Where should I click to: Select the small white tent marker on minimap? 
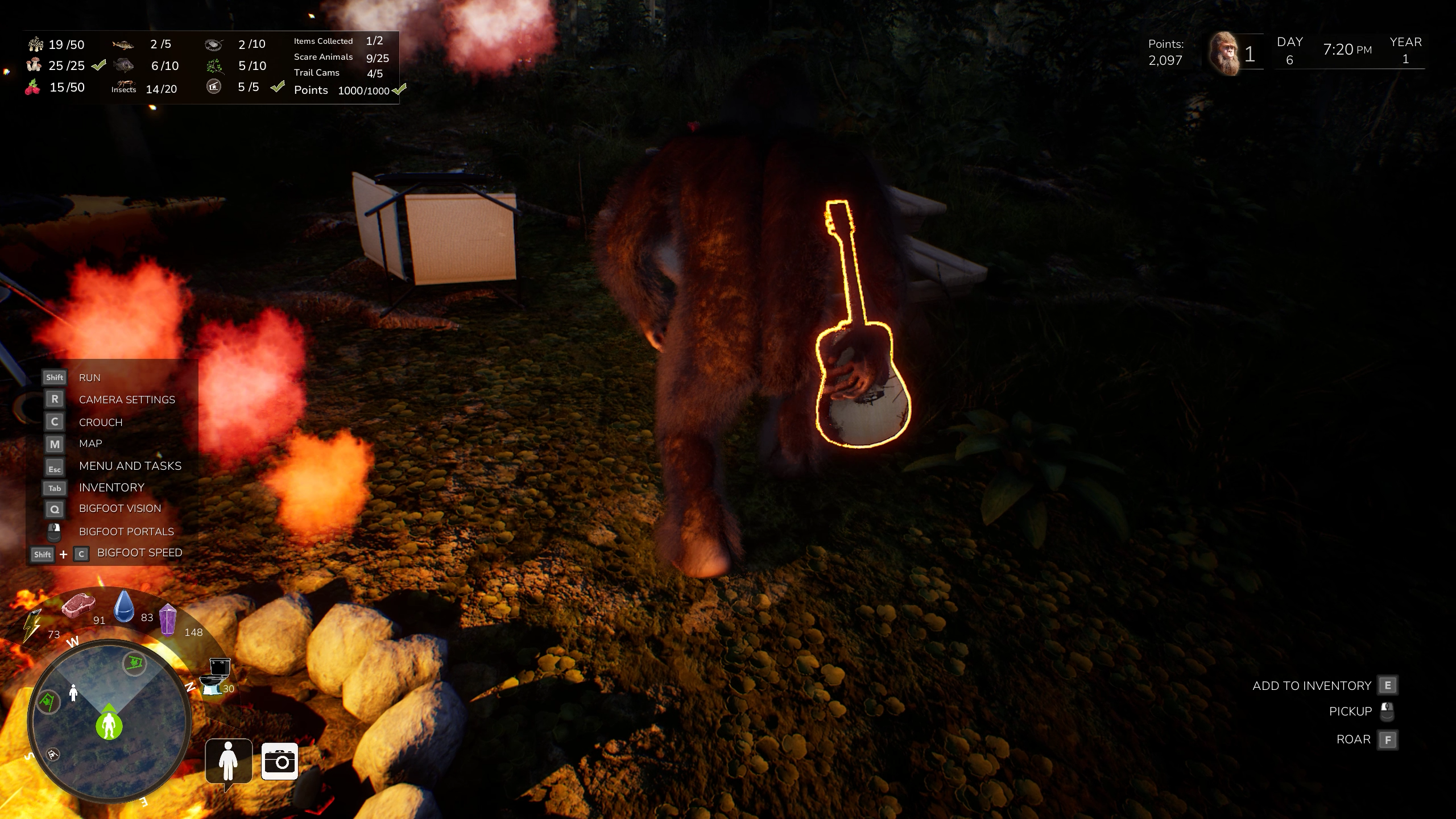coord(53,755)
